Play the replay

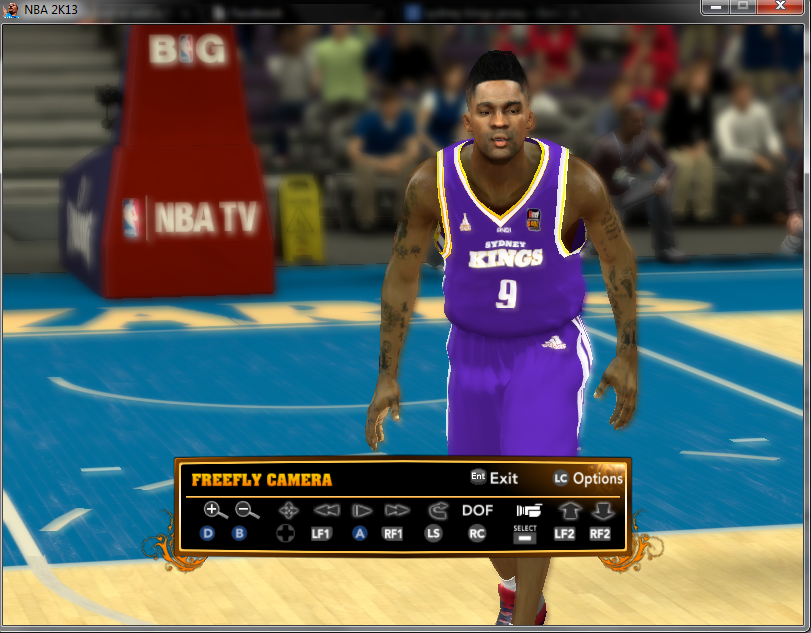point(360,510)
